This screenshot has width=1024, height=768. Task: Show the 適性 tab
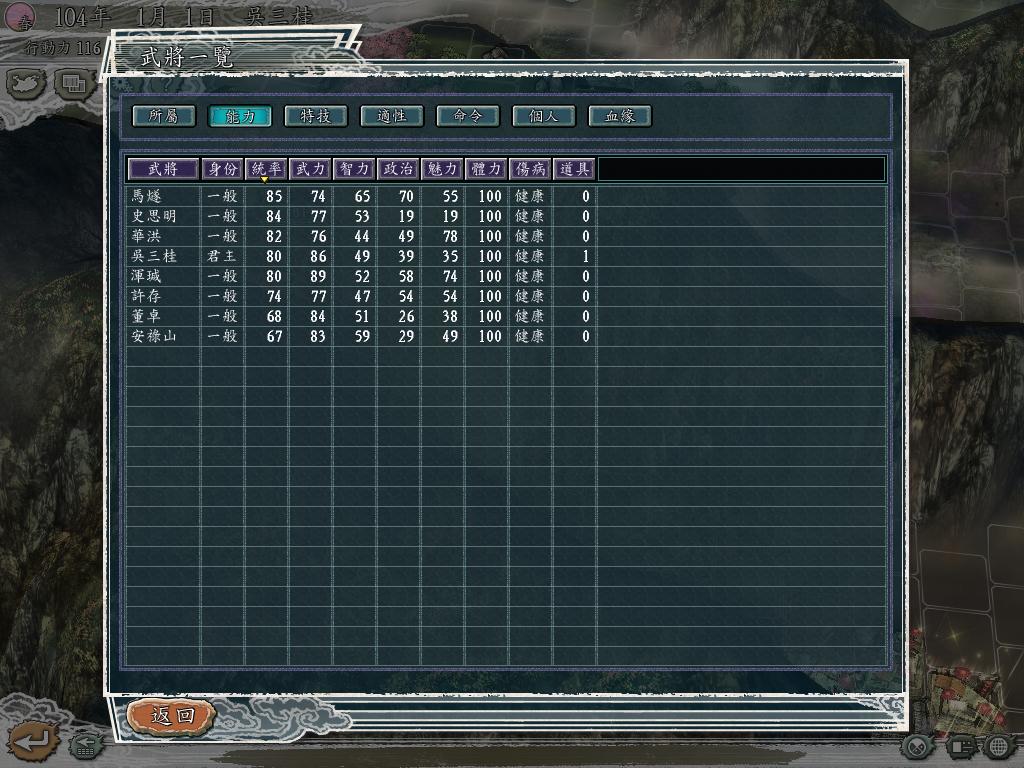coord(392,116)
